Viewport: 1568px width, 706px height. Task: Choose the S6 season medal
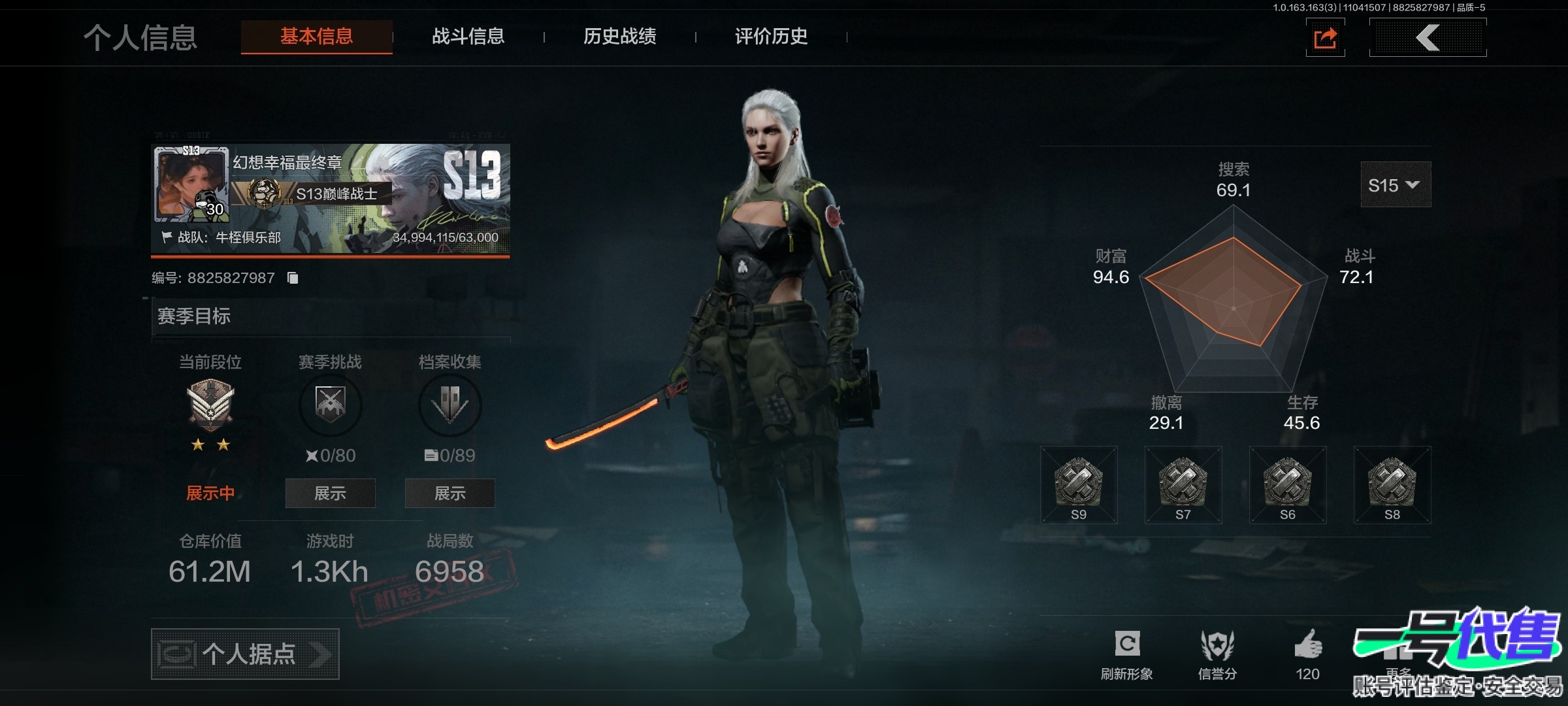(1288, 485)
